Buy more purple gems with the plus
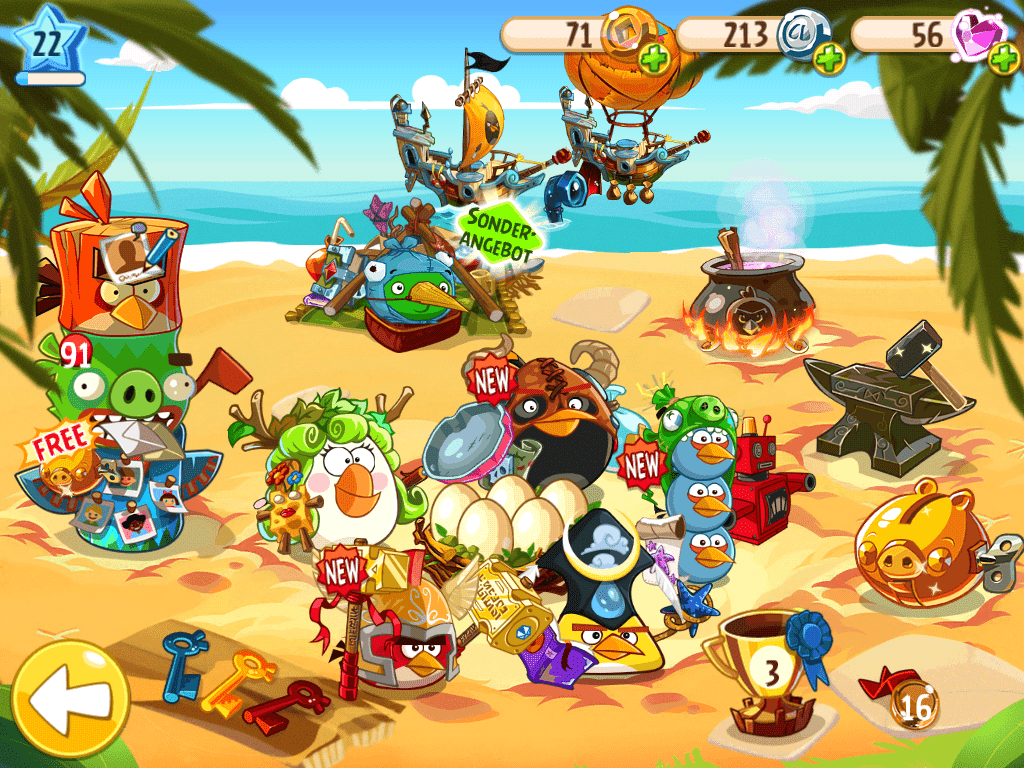Viewport: 1024px width, 768px height. 1003,59
